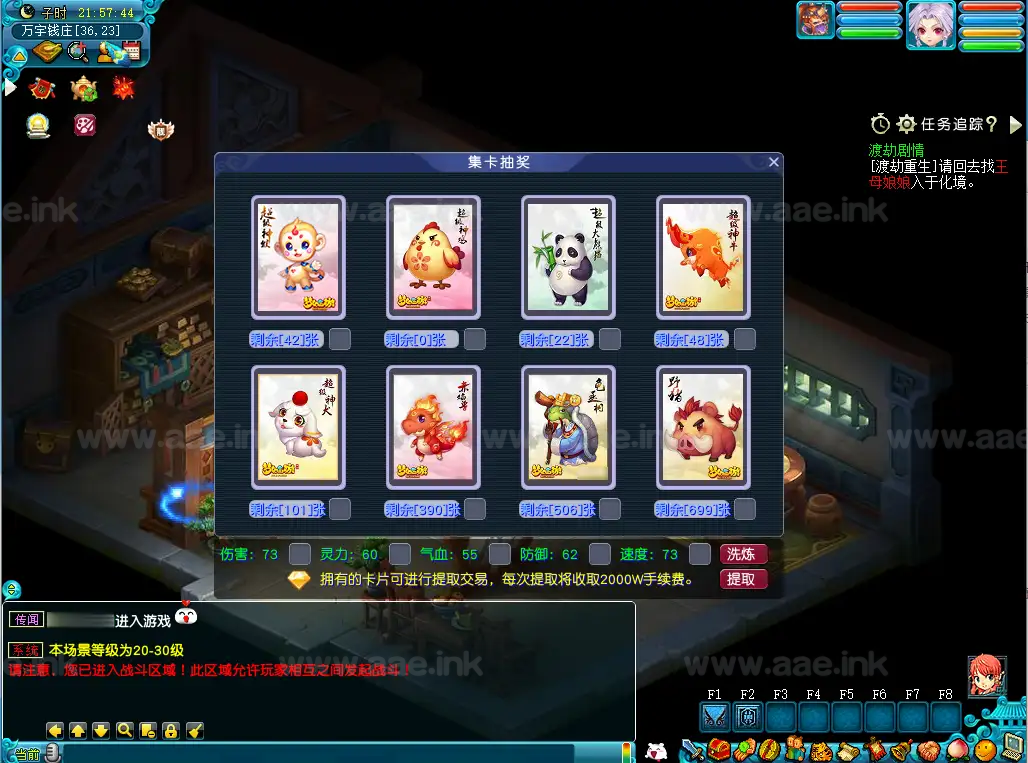This screenshot has width=1028, height=763.
Task: Close the 集卡抽奖 card window
Action: coord(773,162)
